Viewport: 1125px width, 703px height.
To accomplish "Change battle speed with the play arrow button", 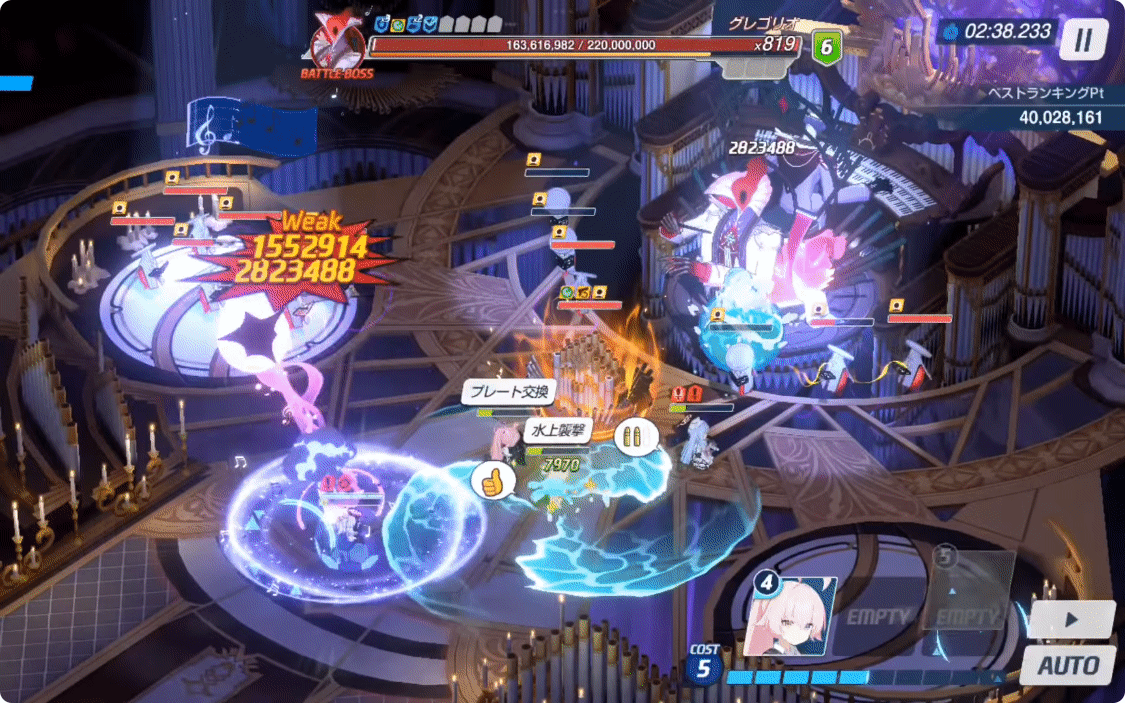I will coord(1071,620).
